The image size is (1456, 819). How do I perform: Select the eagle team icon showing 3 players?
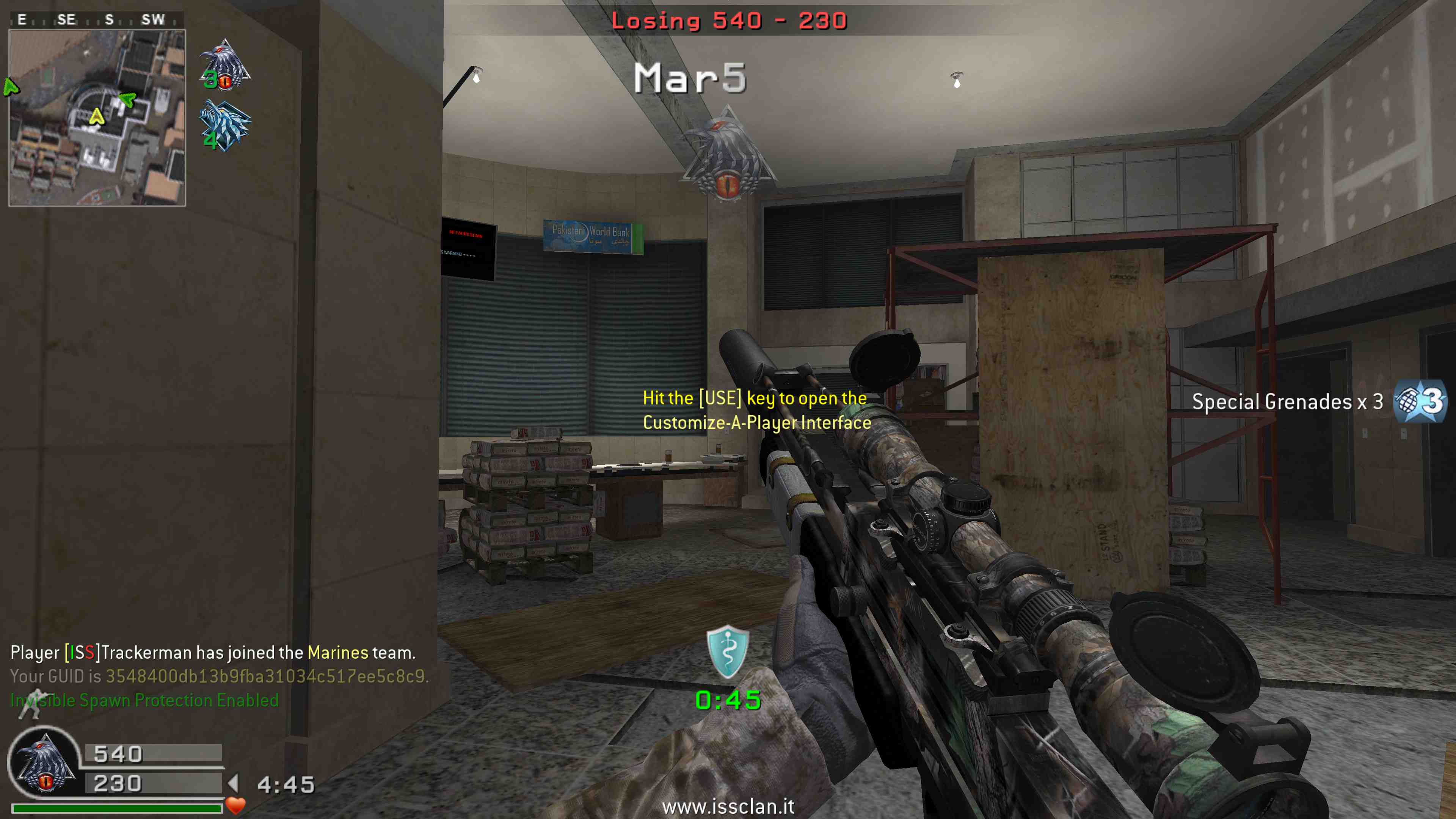coord(225,65)
